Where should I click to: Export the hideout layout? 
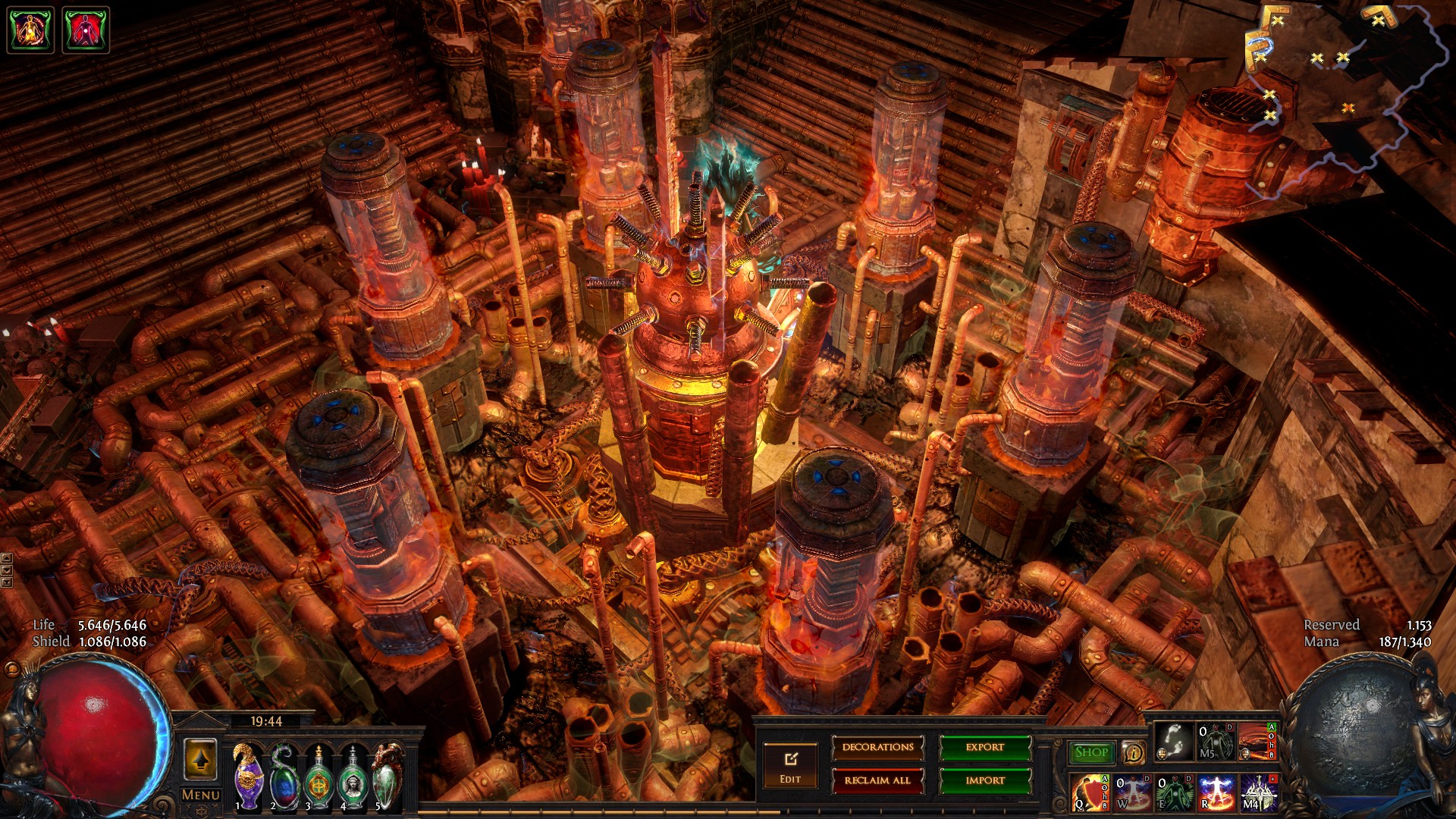[x=984, y=748]
